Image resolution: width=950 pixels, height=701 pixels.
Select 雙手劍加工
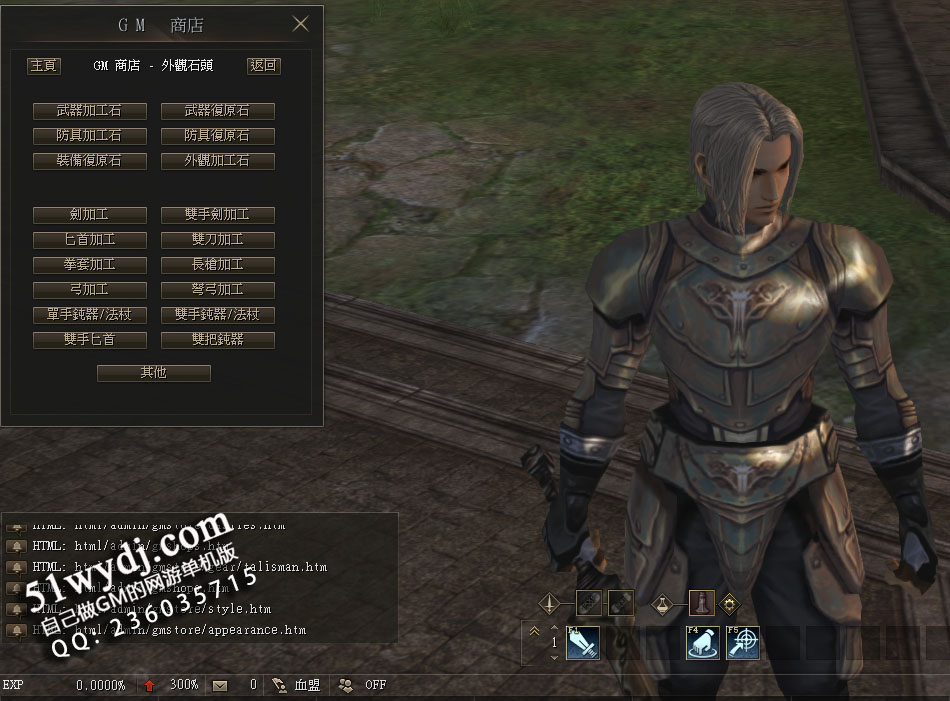point(217,215)
